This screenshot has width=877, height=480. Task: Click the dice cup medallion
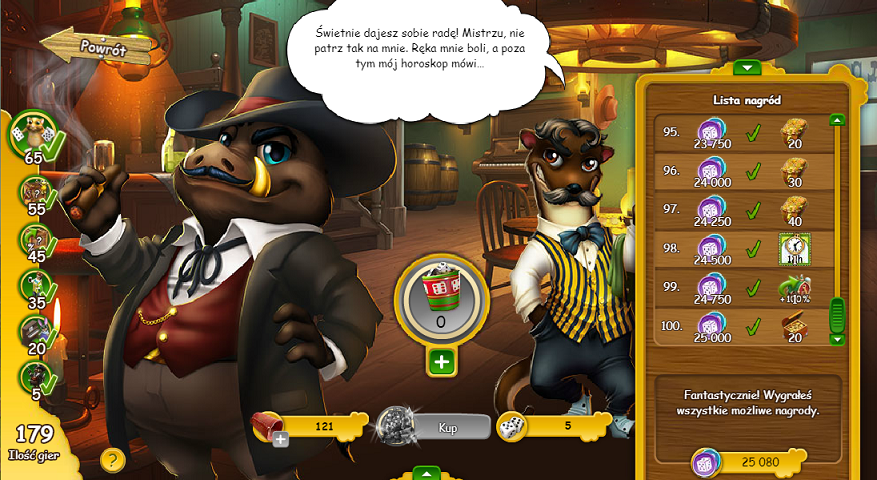[441, 295]
